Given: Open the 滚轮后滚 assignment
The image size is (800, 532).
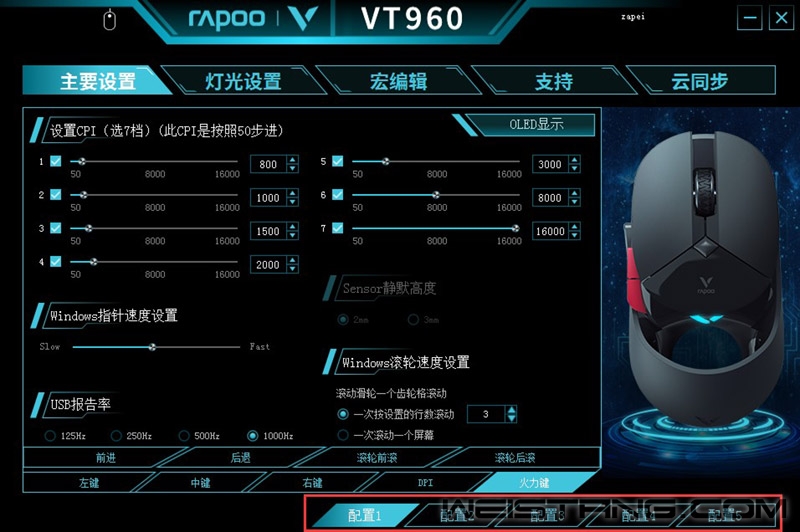Looking at the screenshot, I should click(x=515, y=458).
